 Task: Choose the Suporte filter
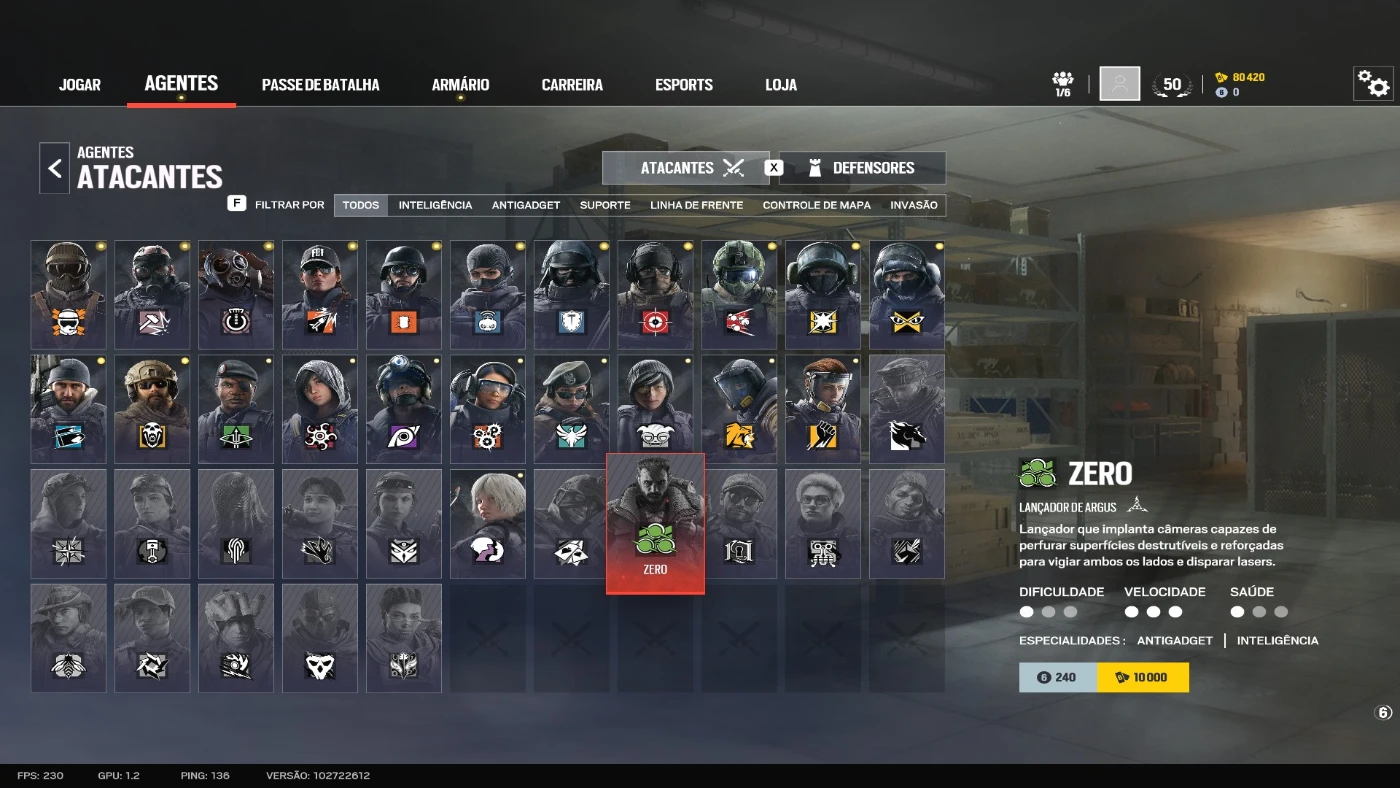point(605,205)
